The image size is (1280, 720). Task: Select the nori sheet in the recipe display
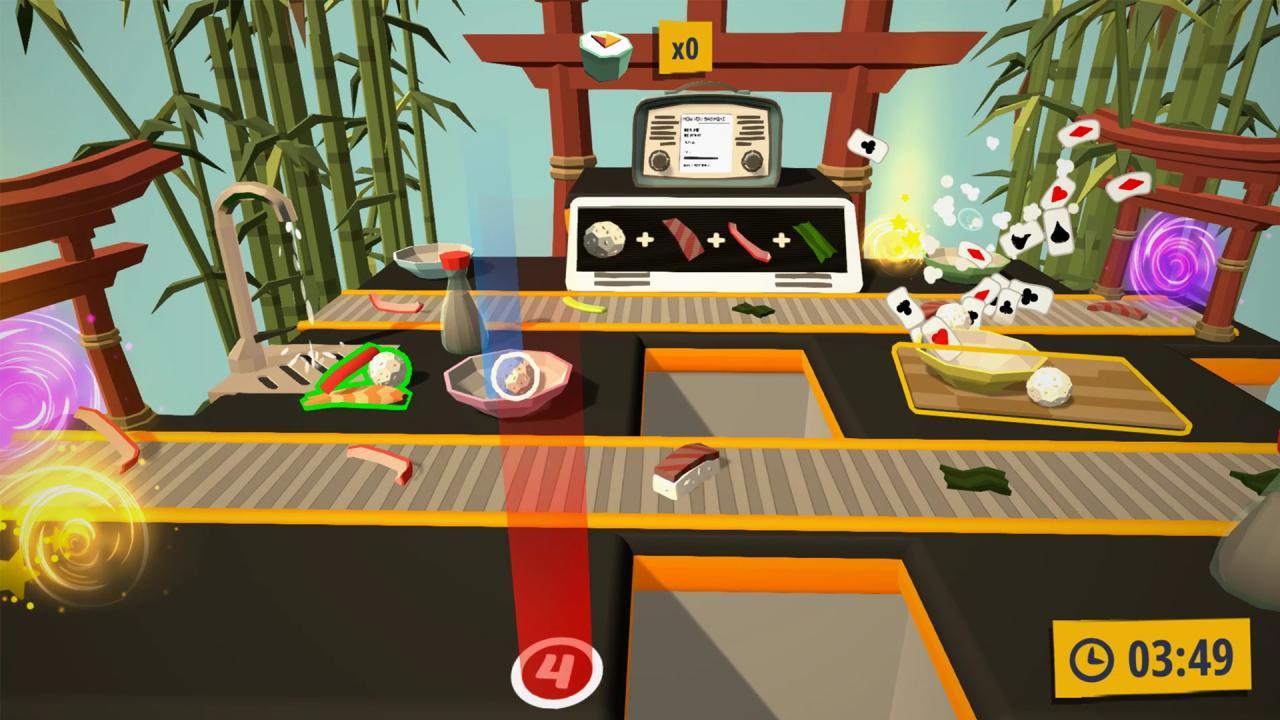(814, 240)
